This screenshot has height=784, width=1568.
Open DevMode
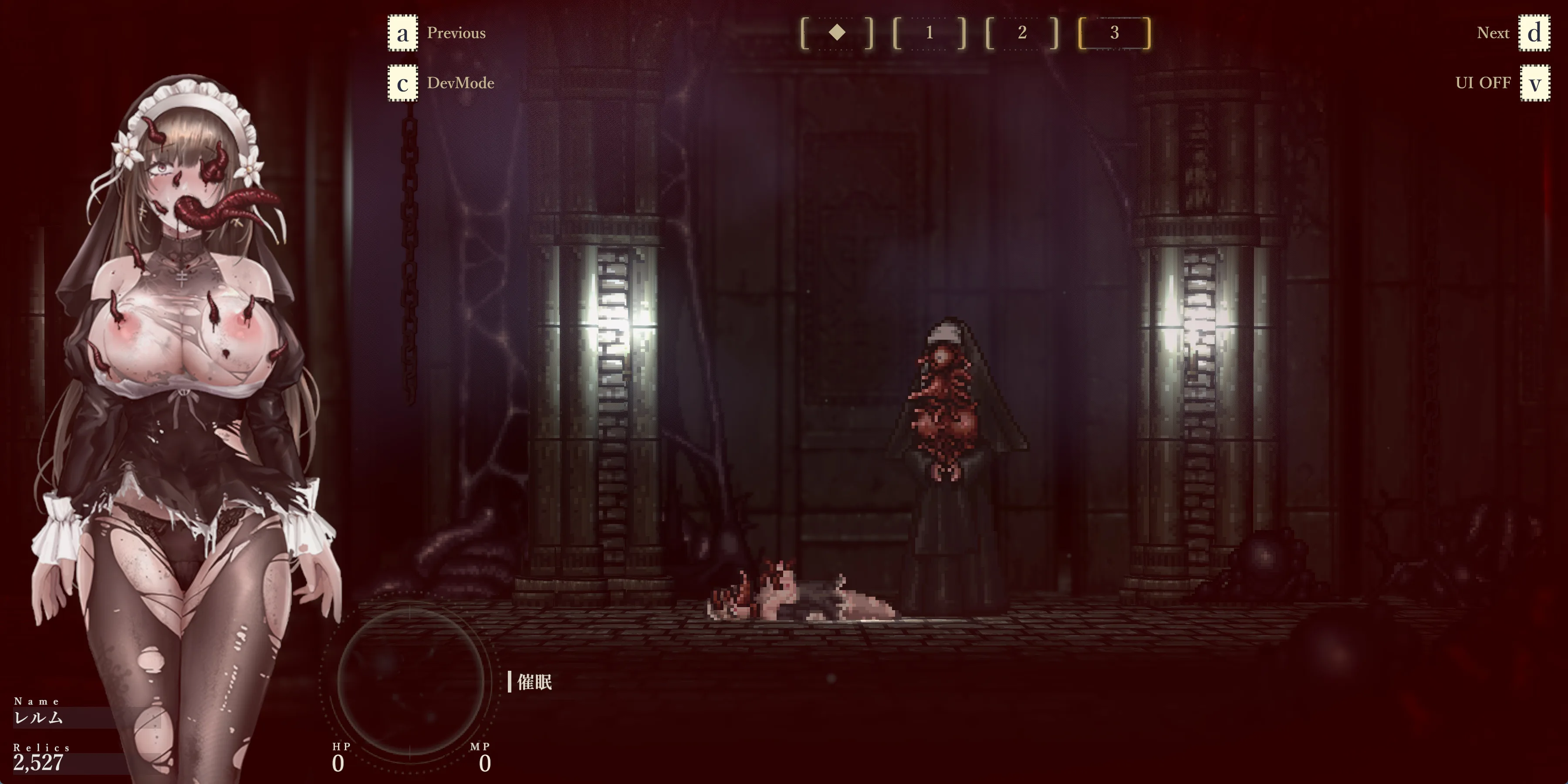pyautogui.click(x=460, y=83)
